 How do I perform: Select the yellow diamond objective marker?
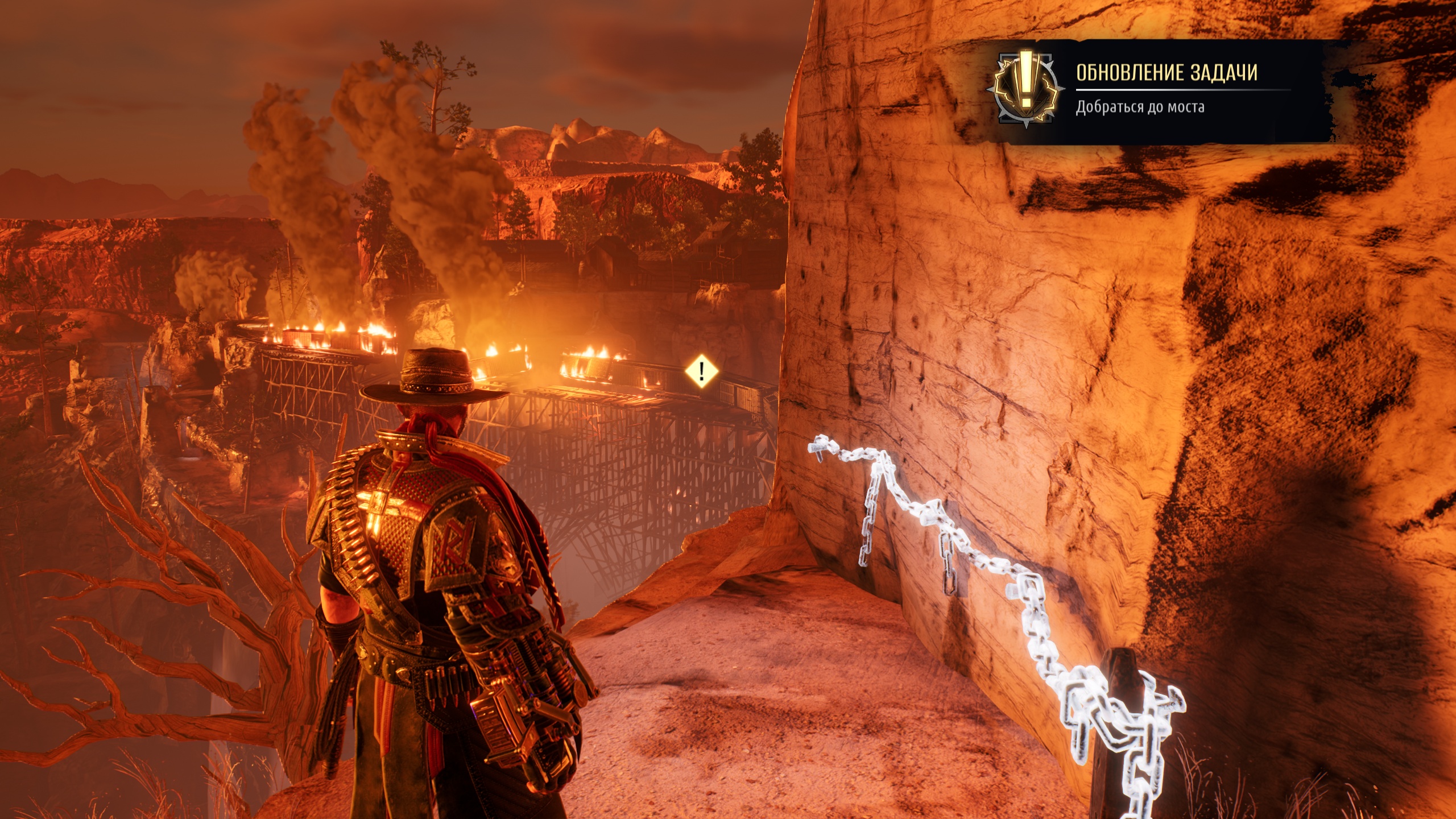702,371
